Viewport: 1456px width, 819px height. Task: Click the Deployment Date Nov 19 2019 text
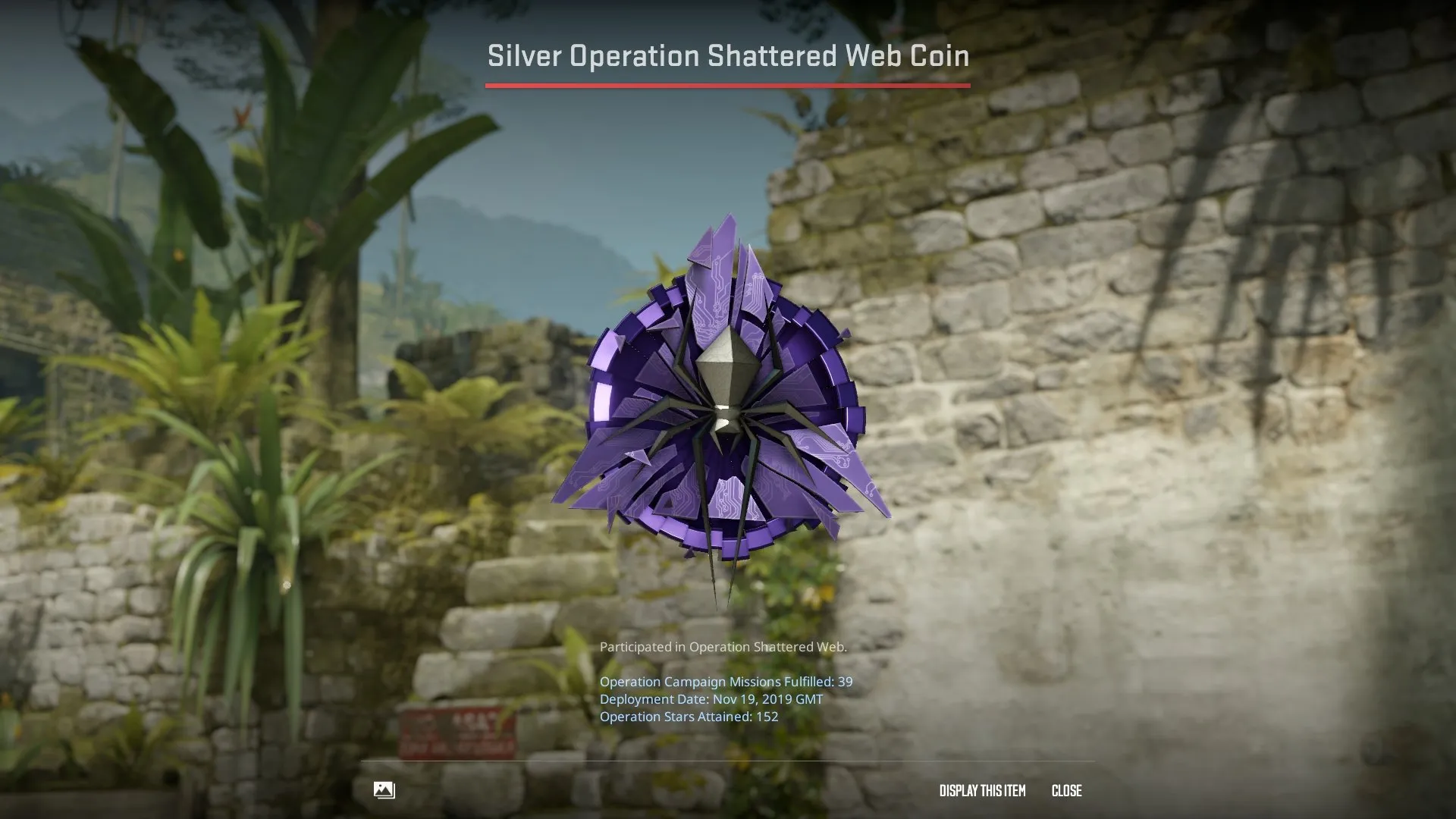coord(711,699)
